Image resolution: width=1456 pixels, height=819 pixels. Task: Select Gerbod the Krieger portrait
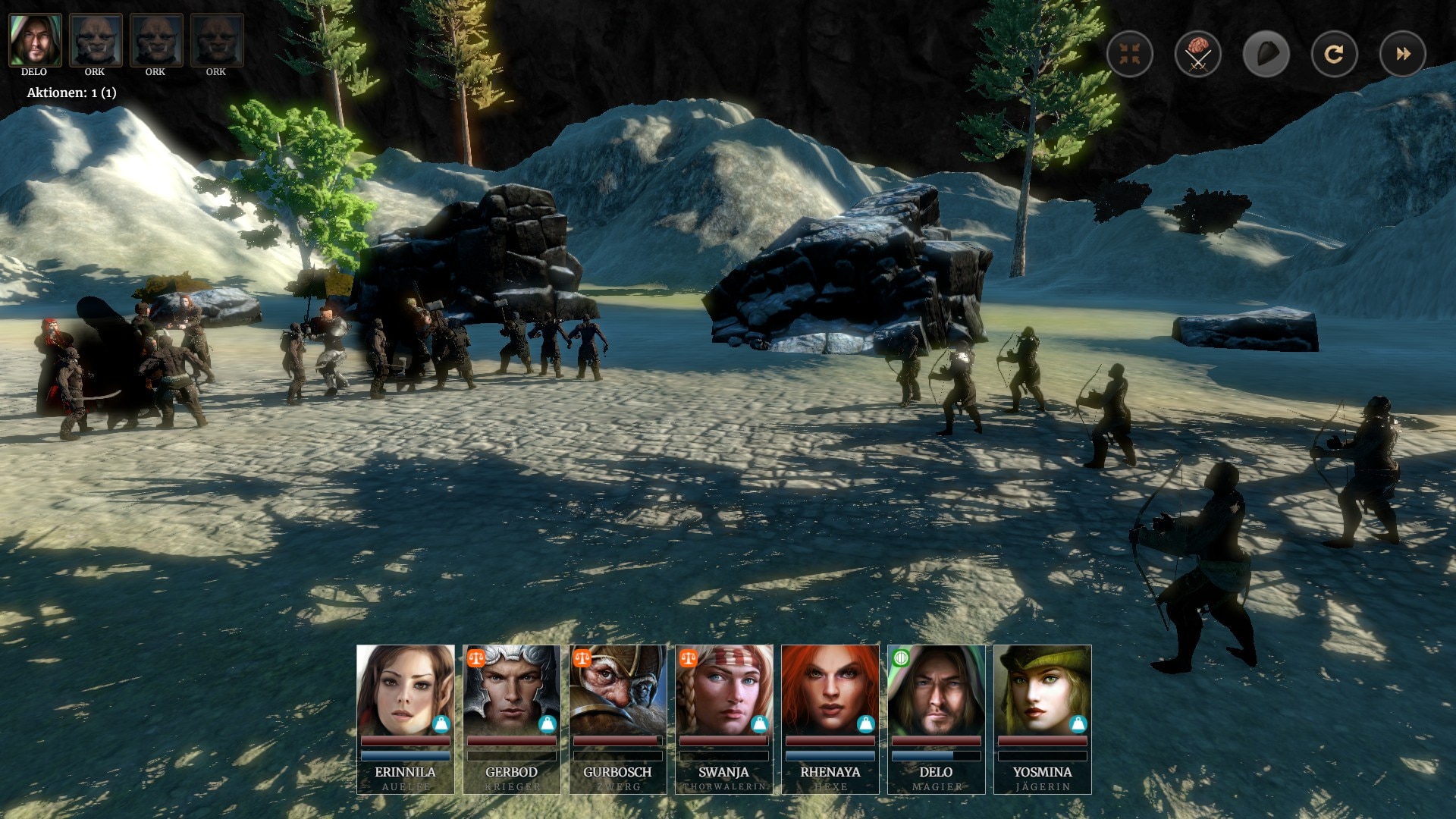(511, 690)
